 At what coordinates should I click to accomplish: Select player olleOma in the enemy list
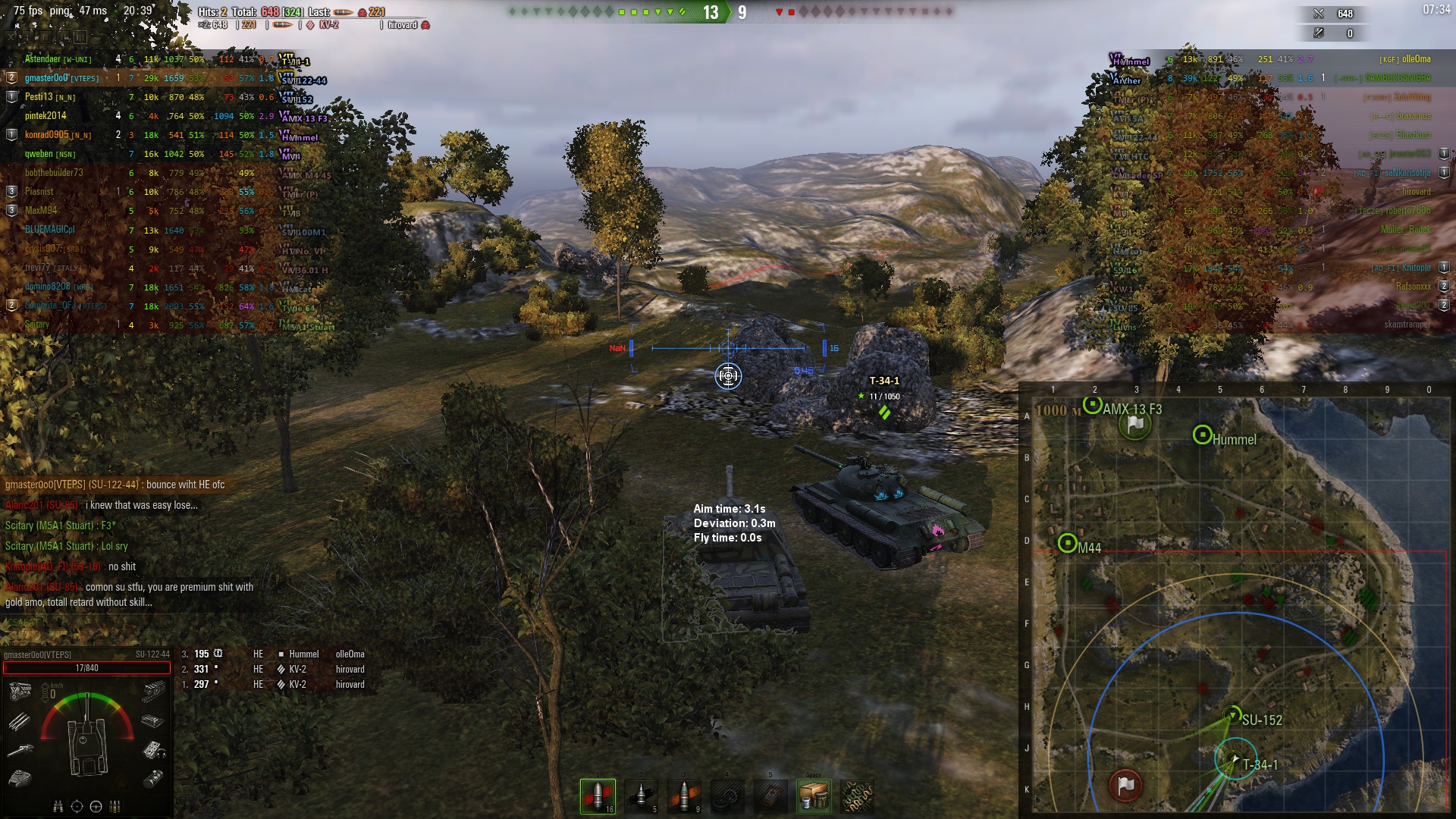tap(1416, 59)
